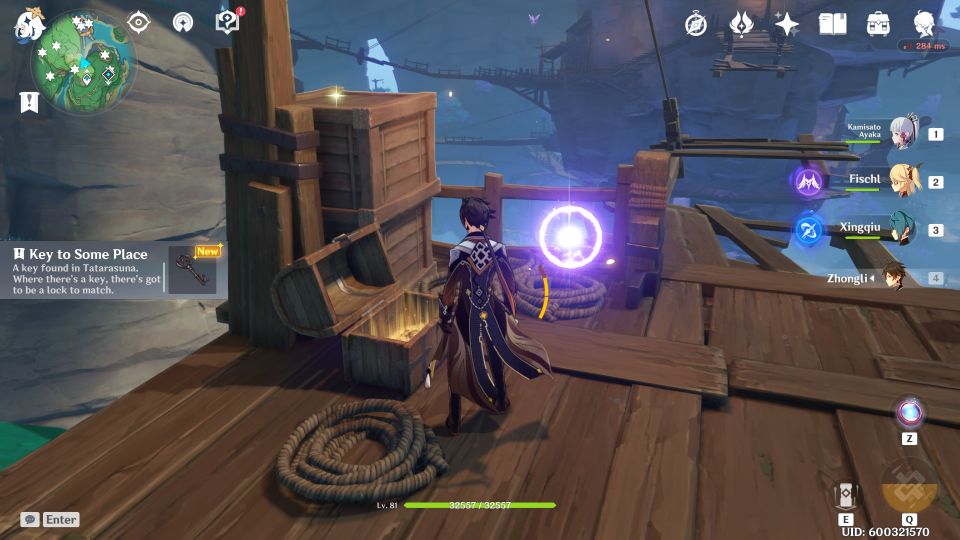
Task: Open the compass events icon
Action: 696,24
